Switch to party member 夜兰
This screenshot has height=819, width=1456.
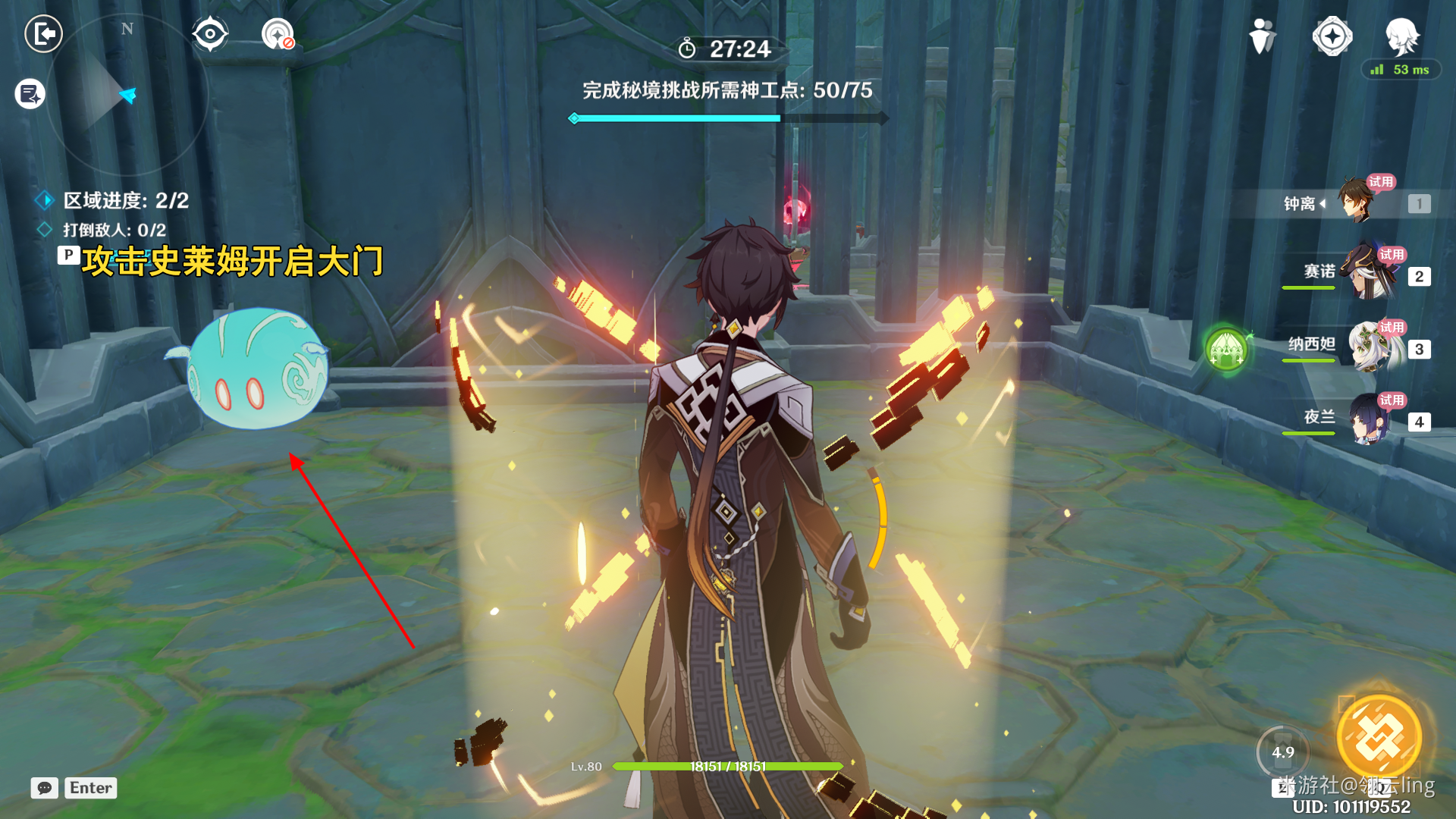tap(1370, 419)
